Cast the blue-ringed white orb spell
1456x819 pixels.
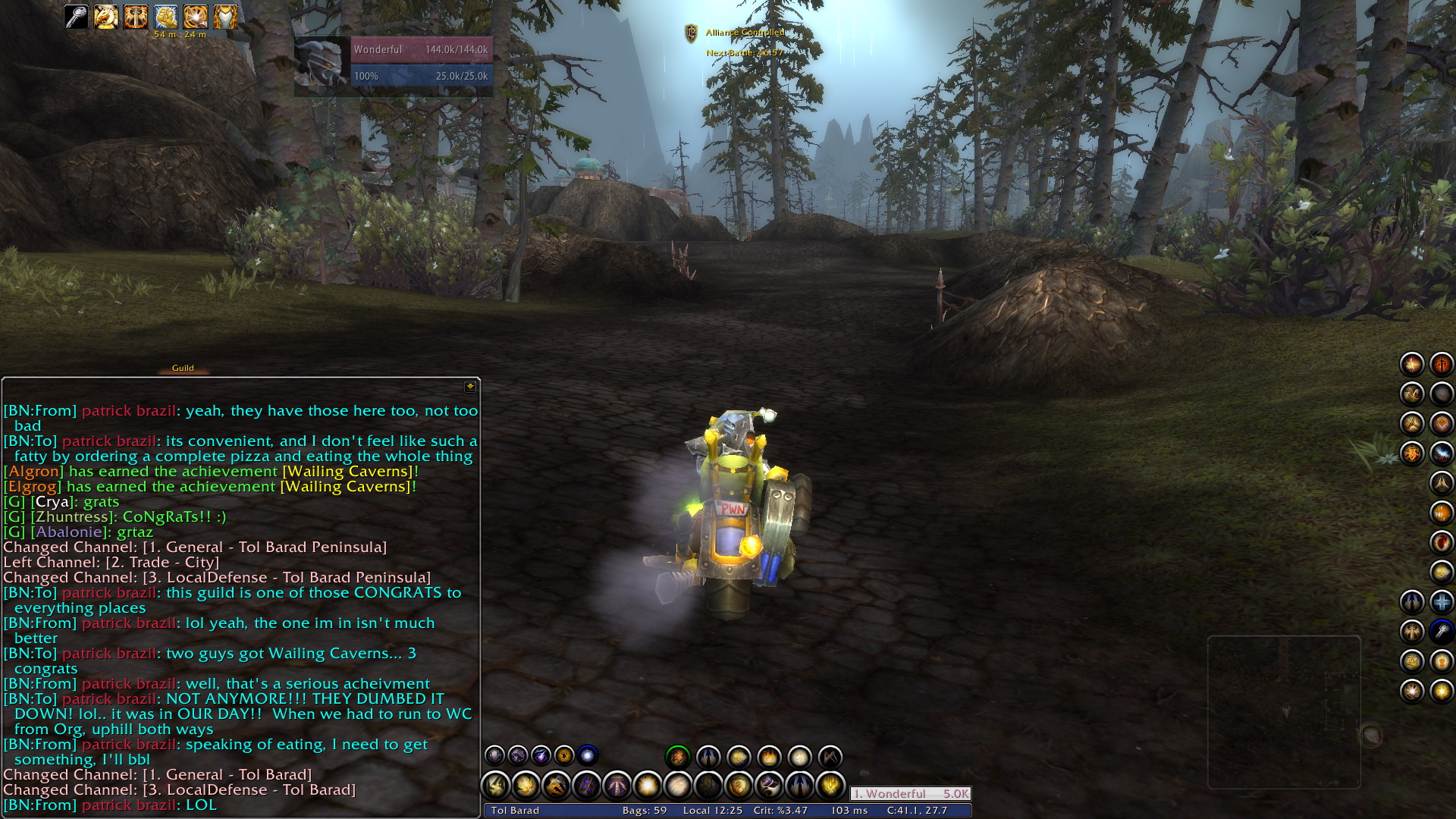tap(588, 755)
